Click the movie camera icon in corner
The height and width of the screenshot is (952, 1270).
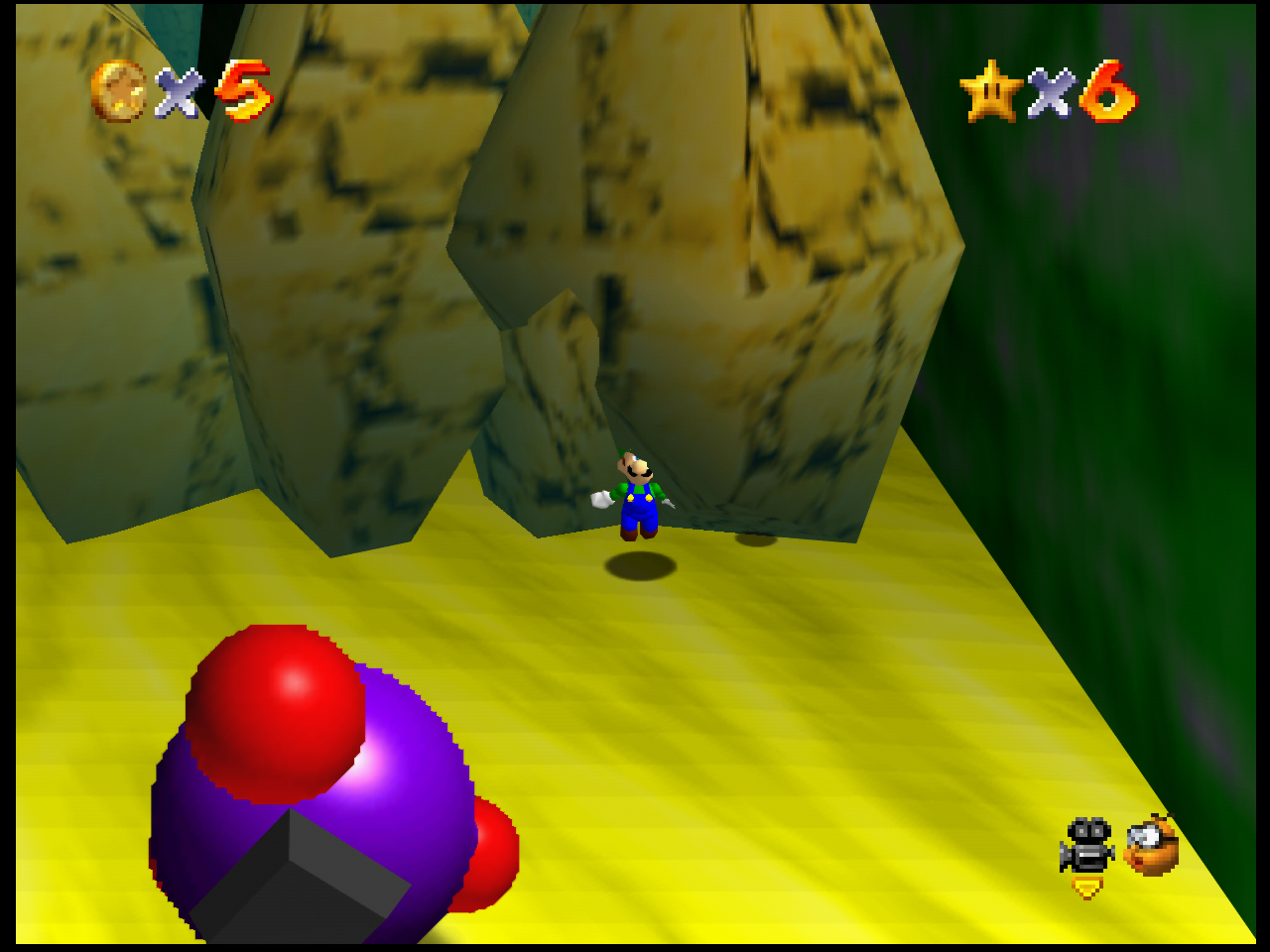[x=1087, y=845]
